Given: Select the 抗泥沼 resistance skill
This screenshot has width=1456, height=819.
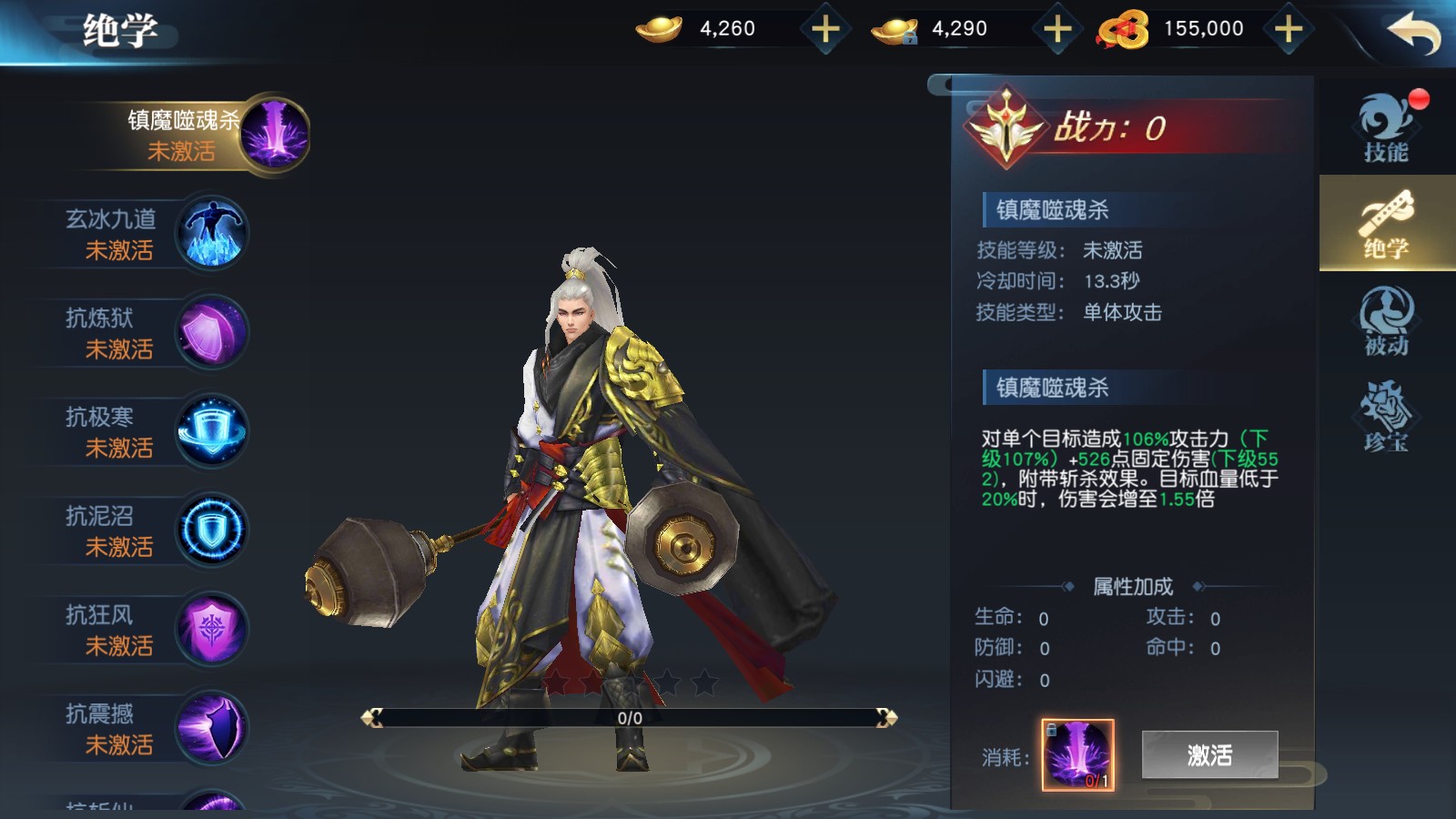Looking at the screenshot, I should 155,531.
